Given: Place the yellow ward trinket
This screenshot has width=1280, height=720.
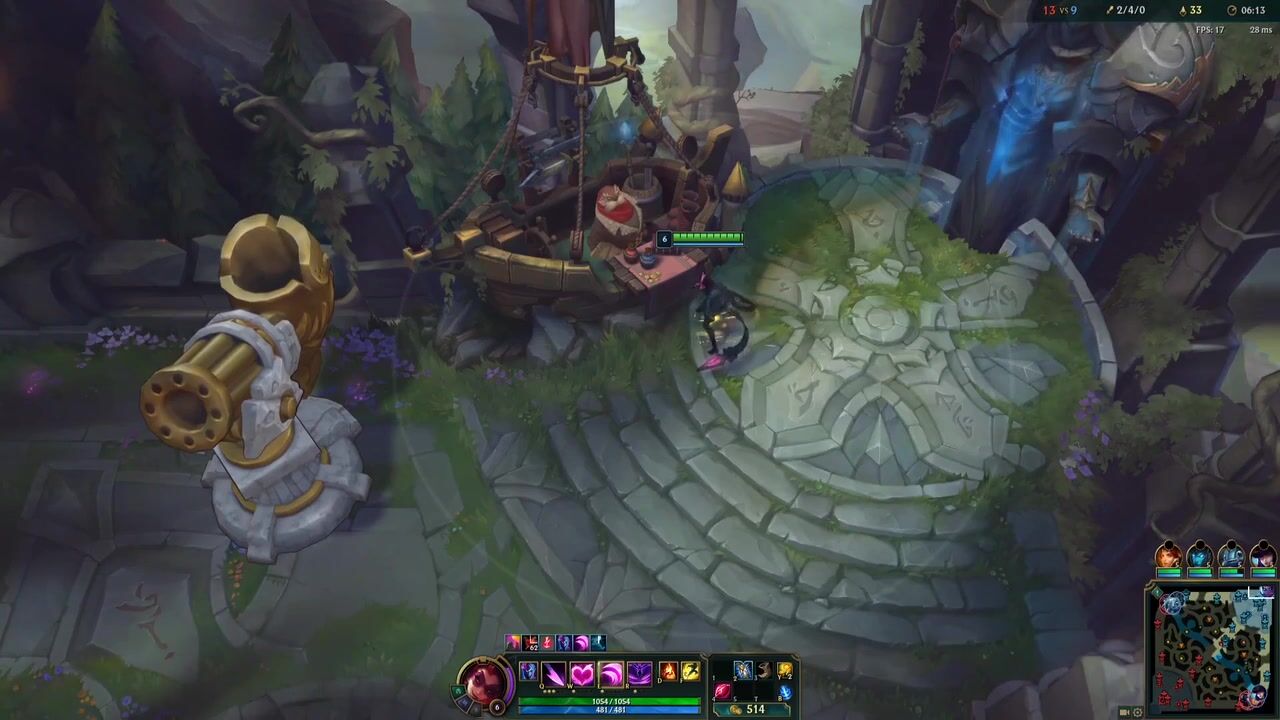Looking at the screenshot, I should point(785,670).
